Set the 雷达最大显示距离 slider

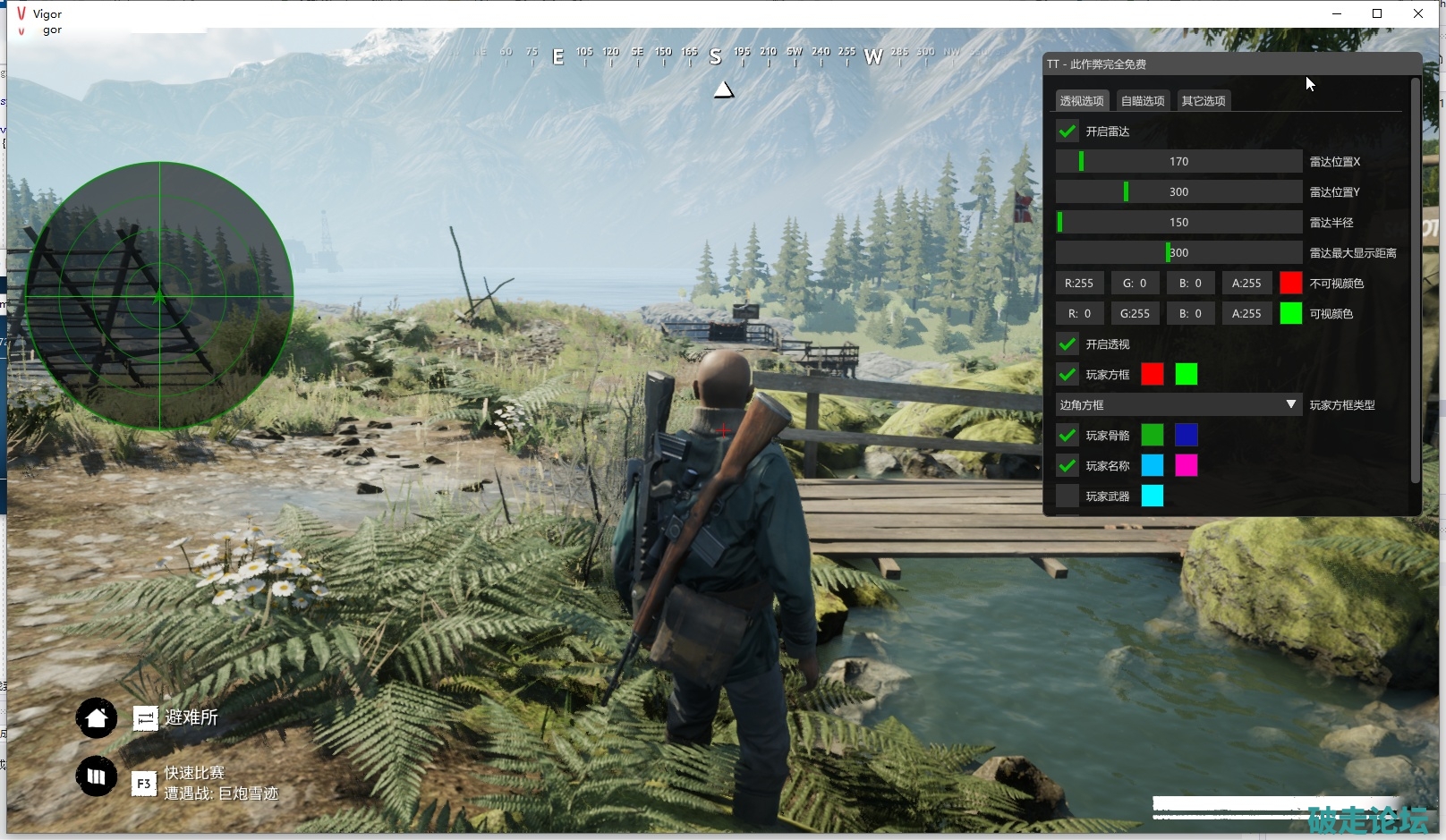(1178, 253)
